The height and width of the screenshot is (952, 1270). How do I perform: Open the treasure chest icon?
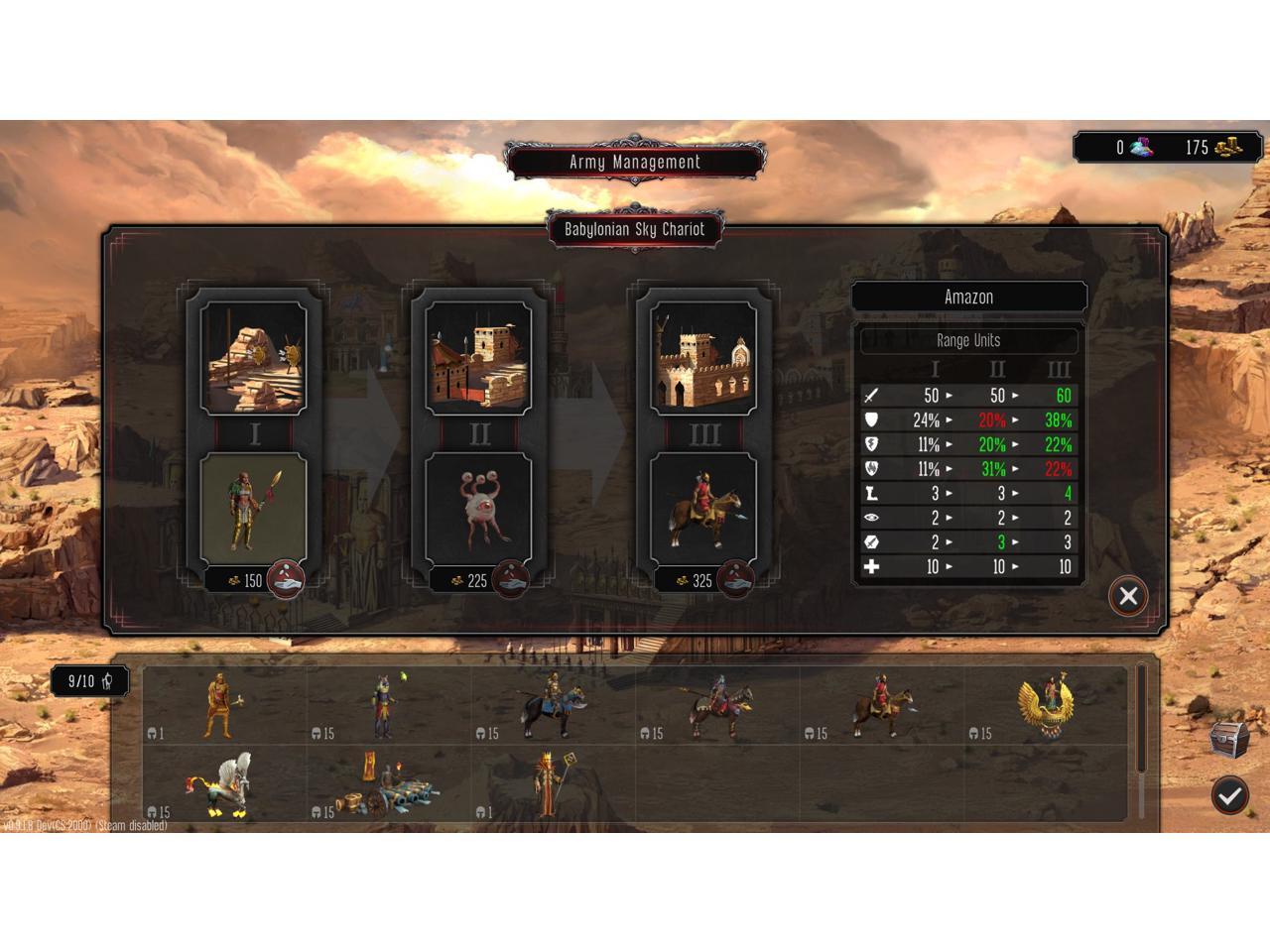pyautogui.click(x=1229, y=738)
